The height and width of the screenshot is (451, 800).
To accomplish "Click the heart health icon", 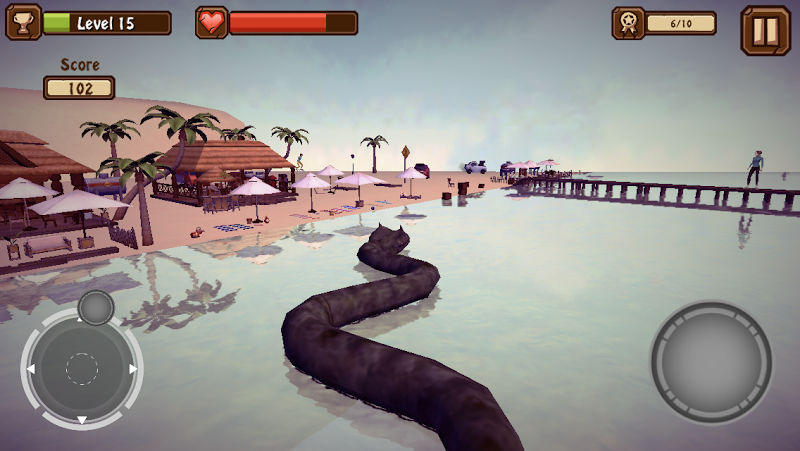I will pyautogui.click(x=211, y=22).
